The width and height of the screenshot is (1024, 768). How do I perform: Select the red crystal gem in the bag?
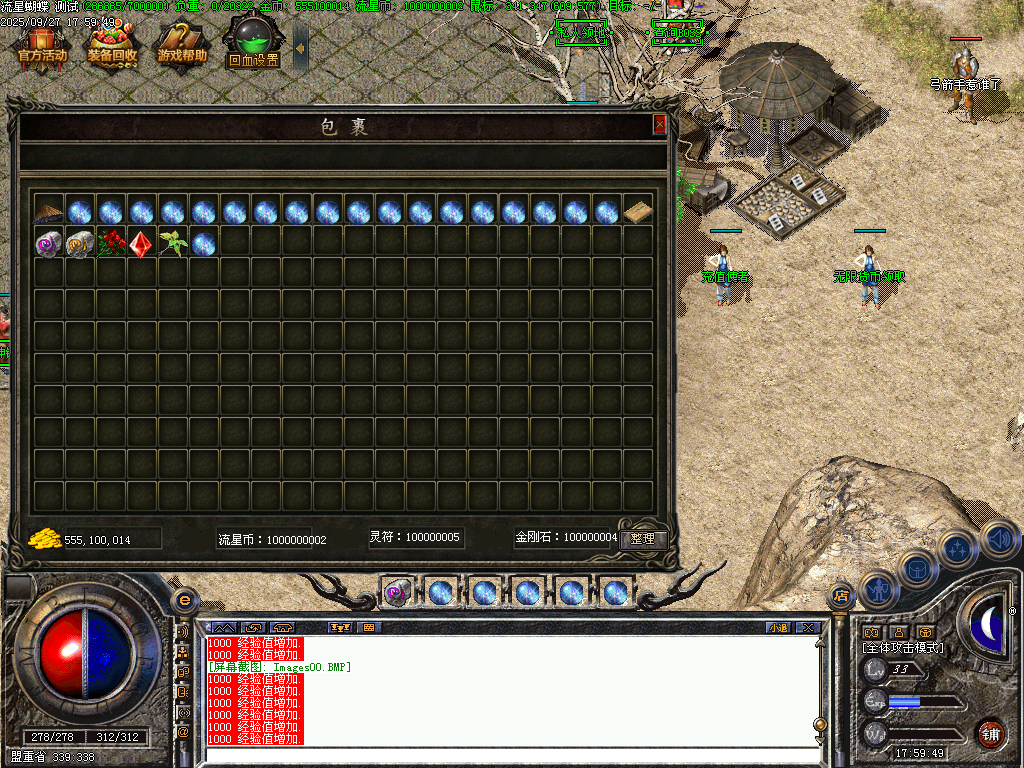(x=142, y=244)
